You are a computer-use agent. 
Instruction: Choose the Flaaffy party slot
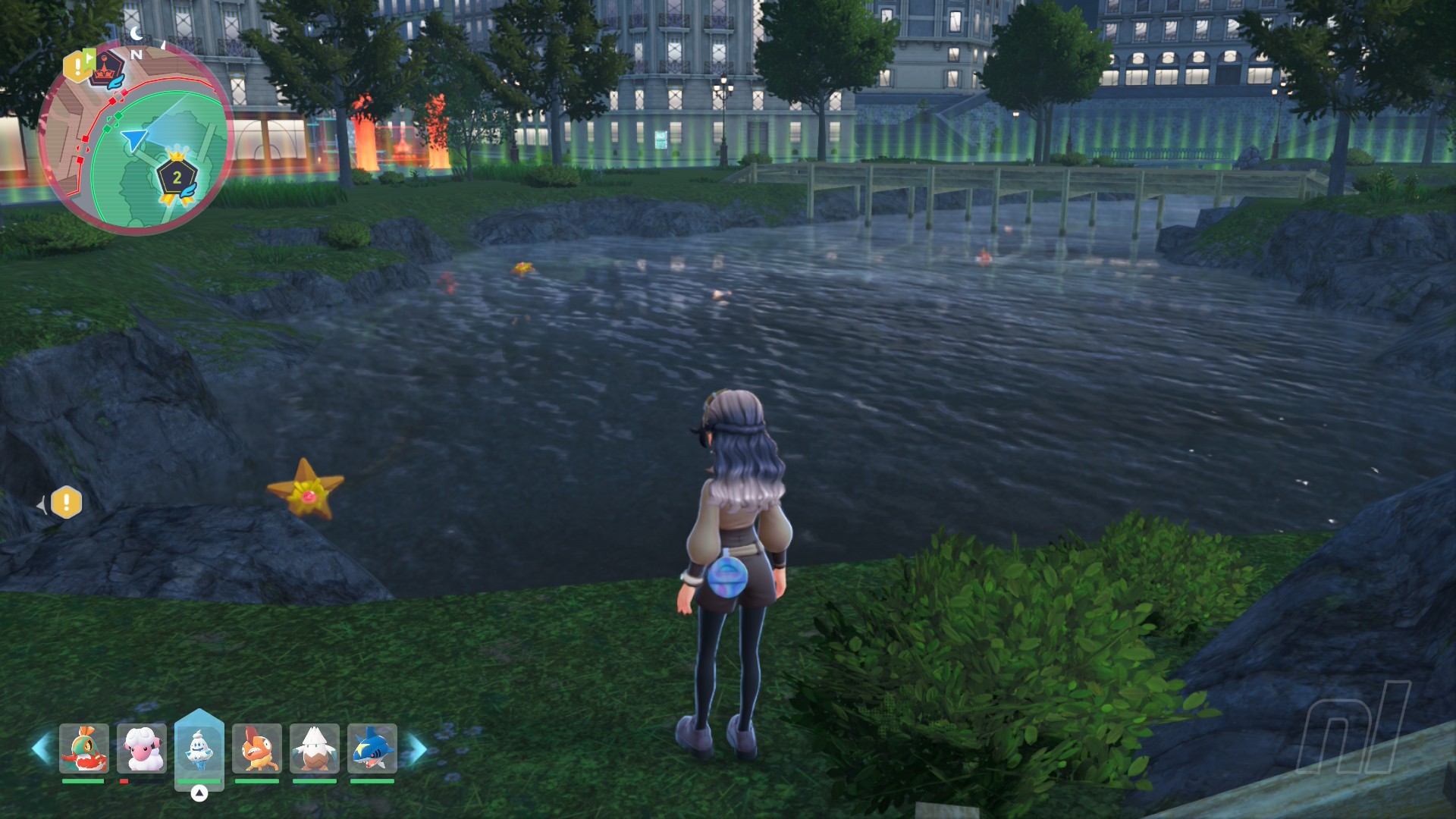tap(142, 749)
